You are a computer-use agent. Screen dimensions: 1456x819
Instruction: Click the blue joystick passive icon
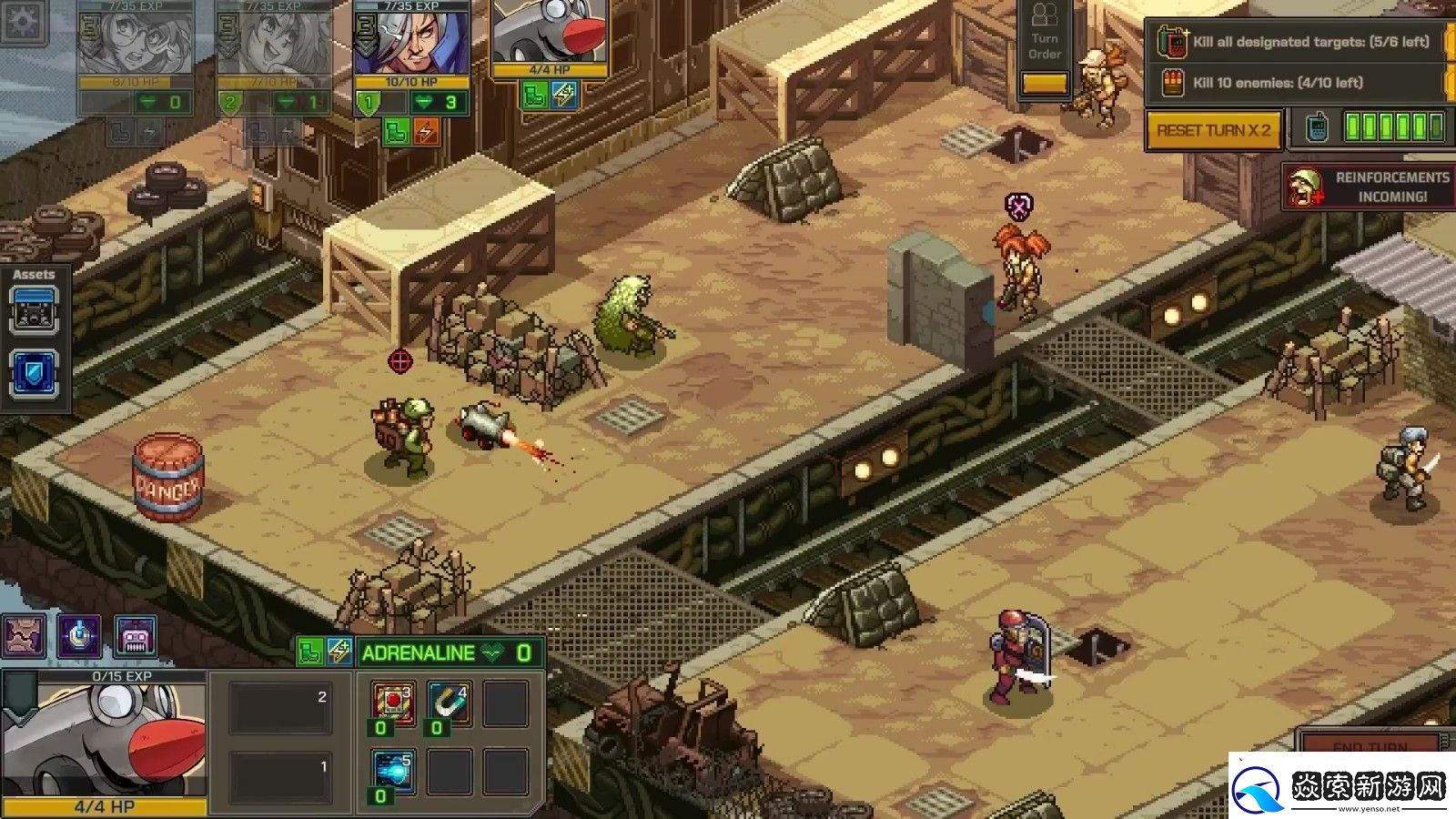pos(80,636)
